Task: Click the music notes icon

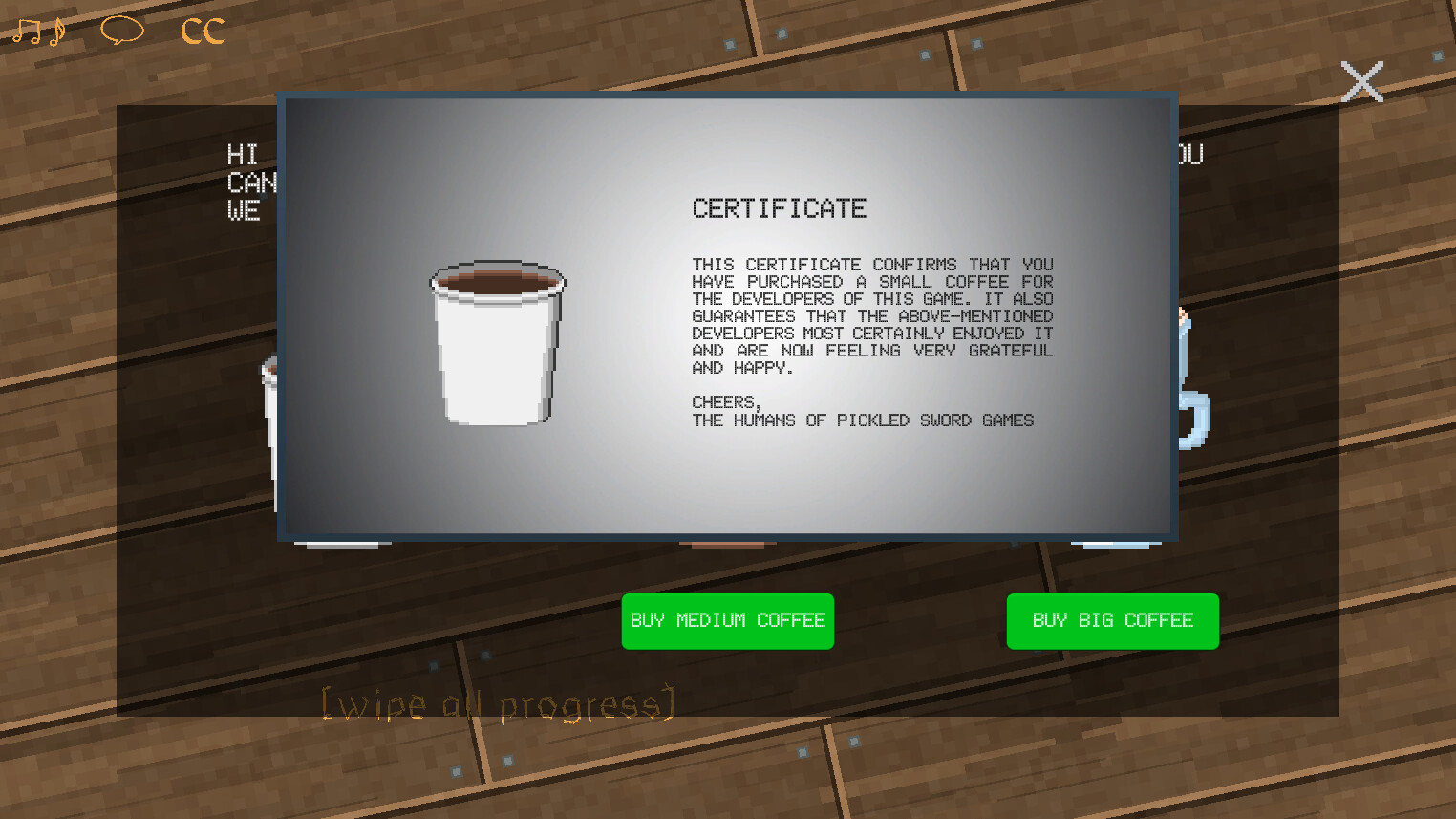Action: pos(38,30)
